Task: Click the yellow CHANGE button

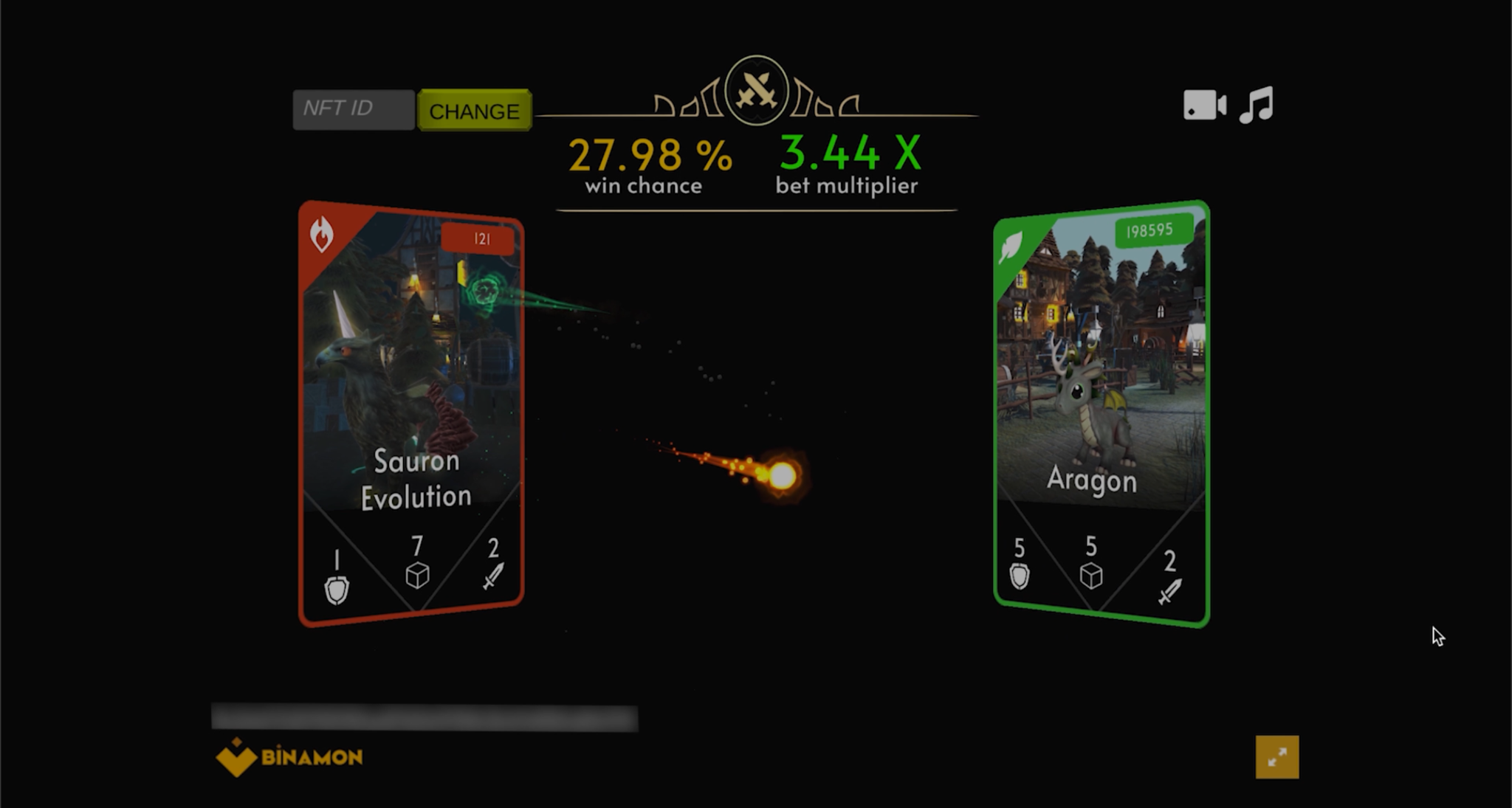Action: tap(474, 111)
